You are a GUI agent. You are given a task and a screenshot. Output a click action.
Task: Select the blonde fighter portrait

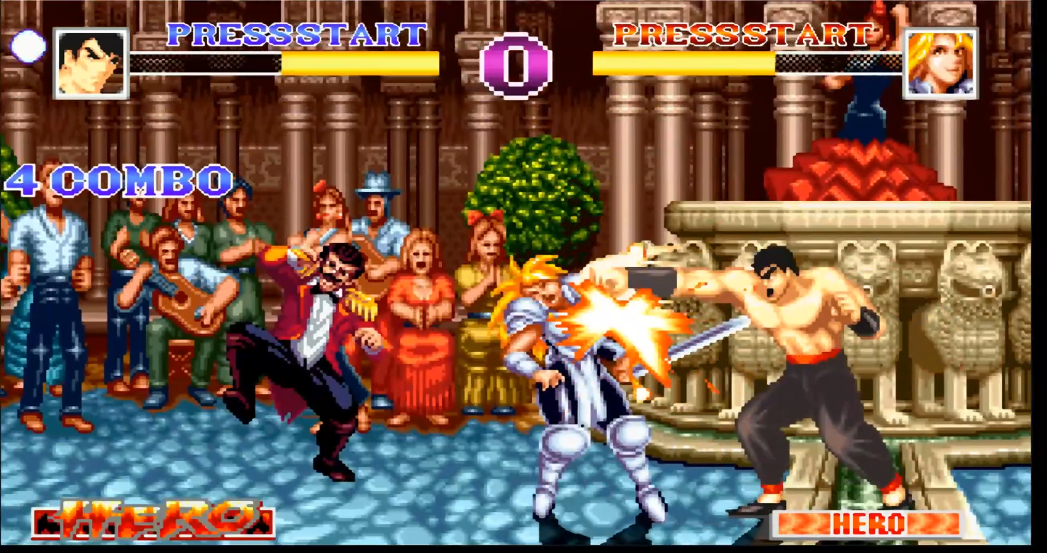pyautogui.click(x=940, y=63)
